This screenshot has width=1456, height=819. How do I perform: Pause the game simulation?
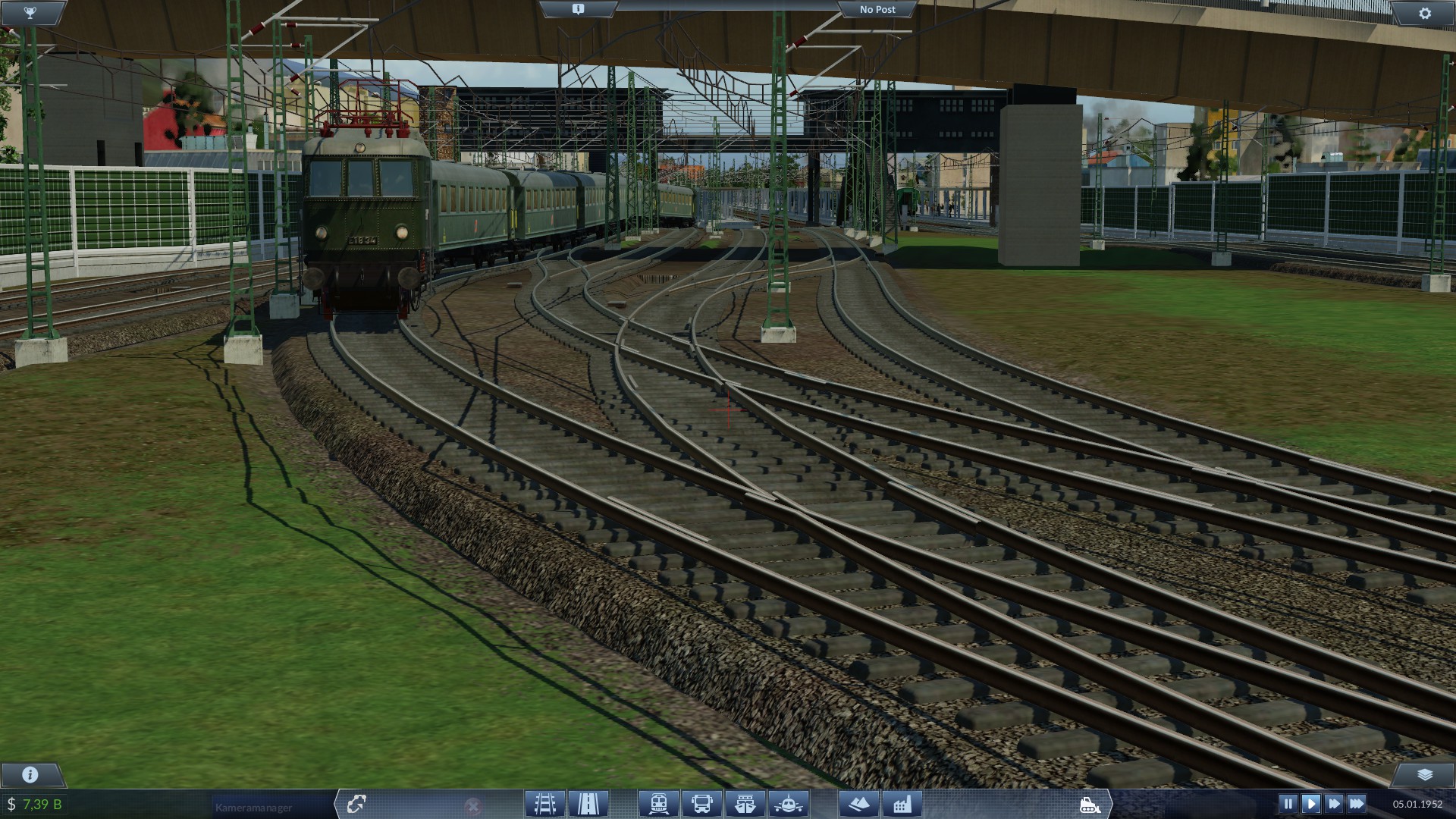1288,802
